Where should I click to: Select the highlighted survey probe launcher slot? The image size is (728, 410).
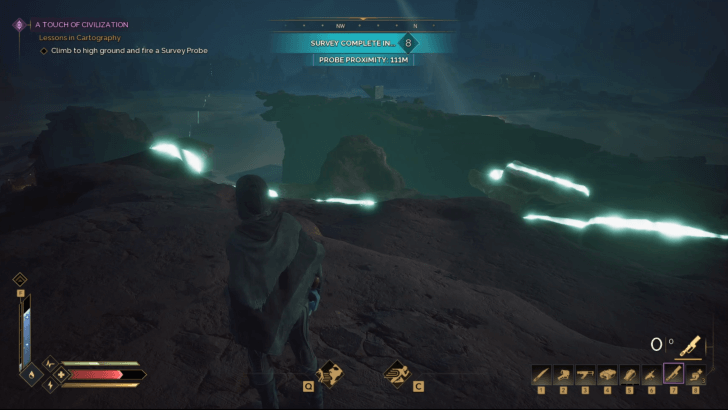click(673, 373)
